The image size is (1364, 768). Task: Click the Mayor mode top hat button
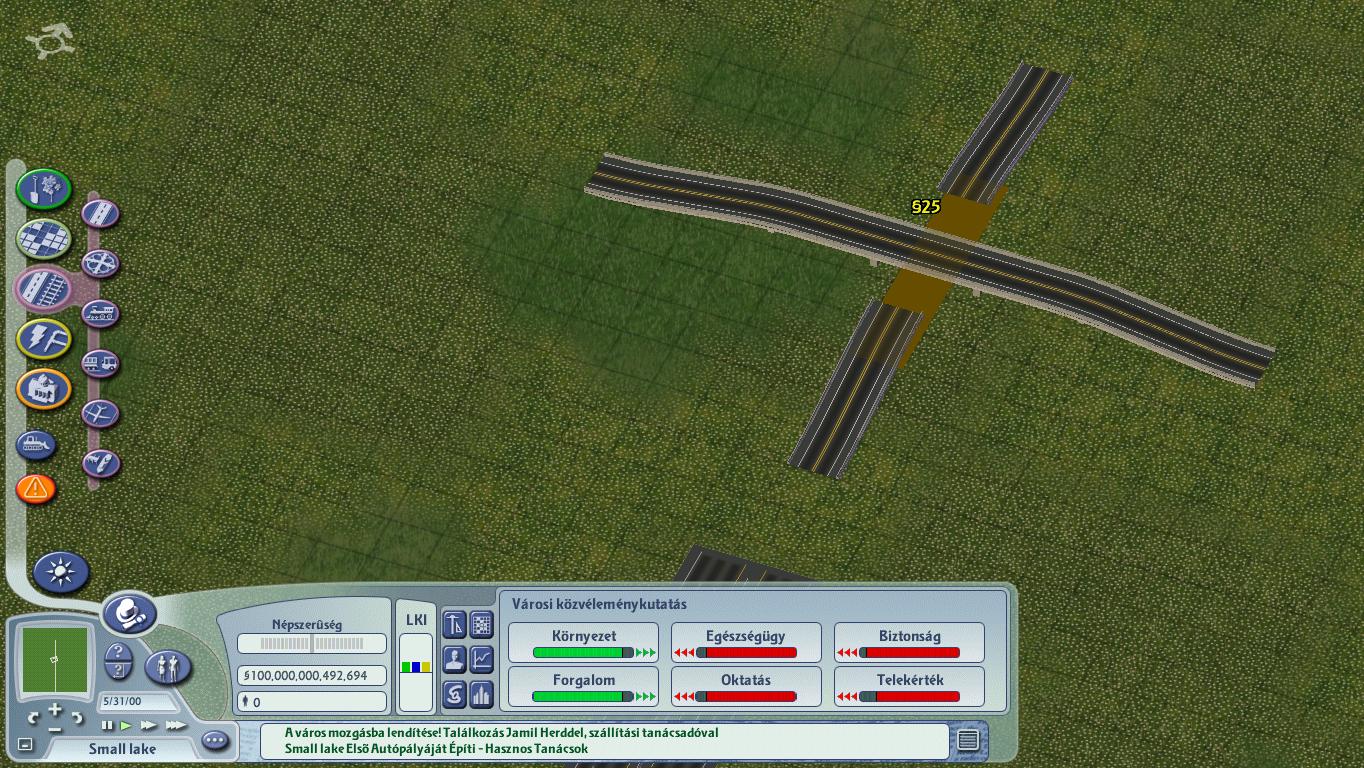[129, 612]
